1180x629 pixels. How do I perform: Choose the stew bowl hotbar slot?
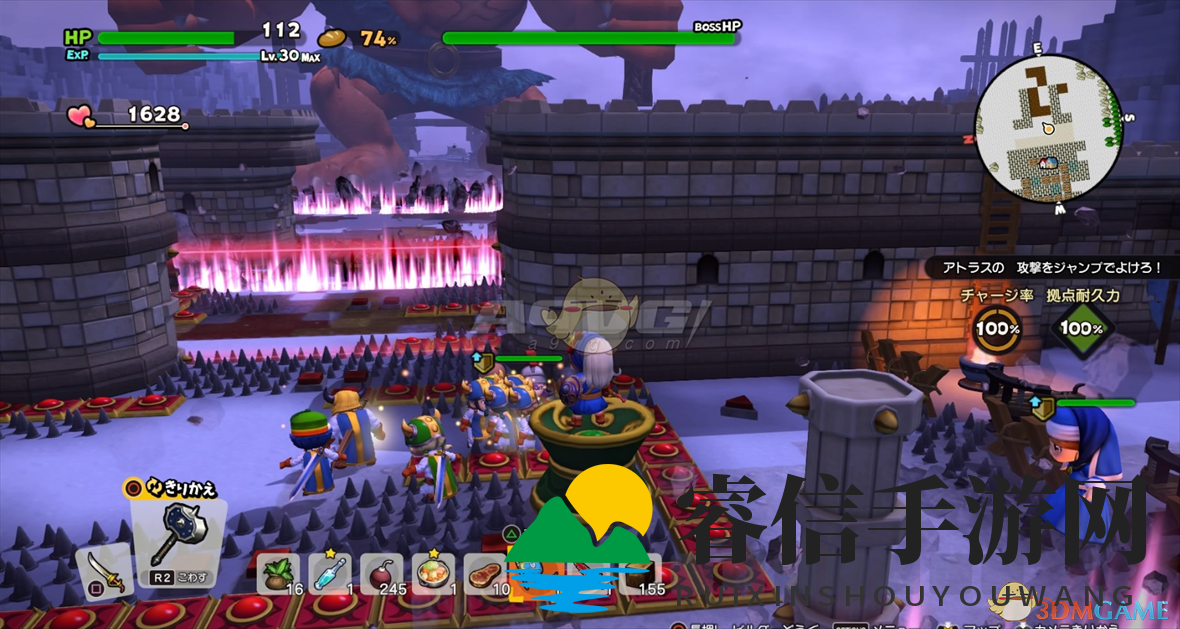tap(434, 574)
